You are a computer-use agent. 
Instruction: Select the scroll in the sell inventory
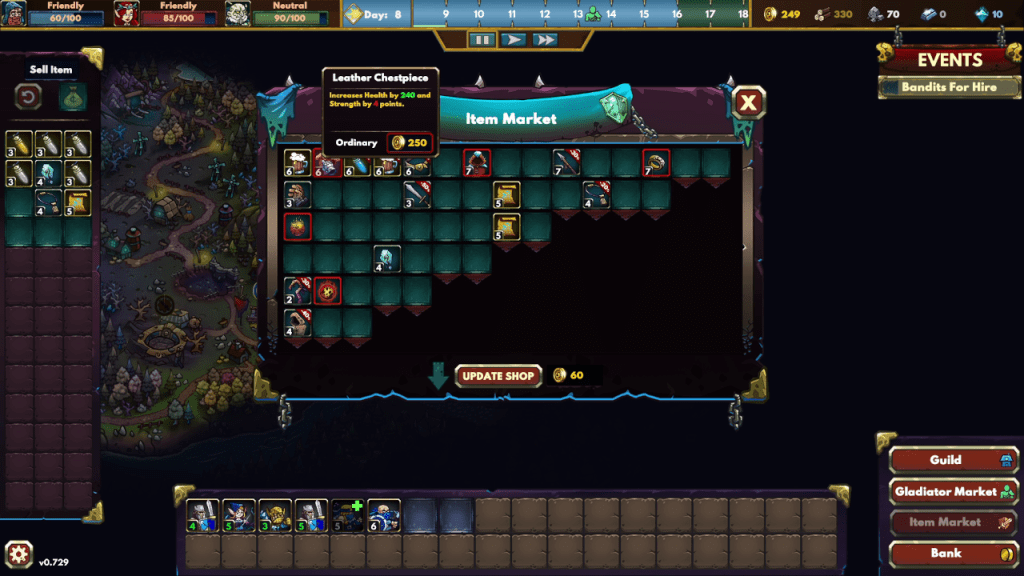pyautogui.click(x=77, y=204)
